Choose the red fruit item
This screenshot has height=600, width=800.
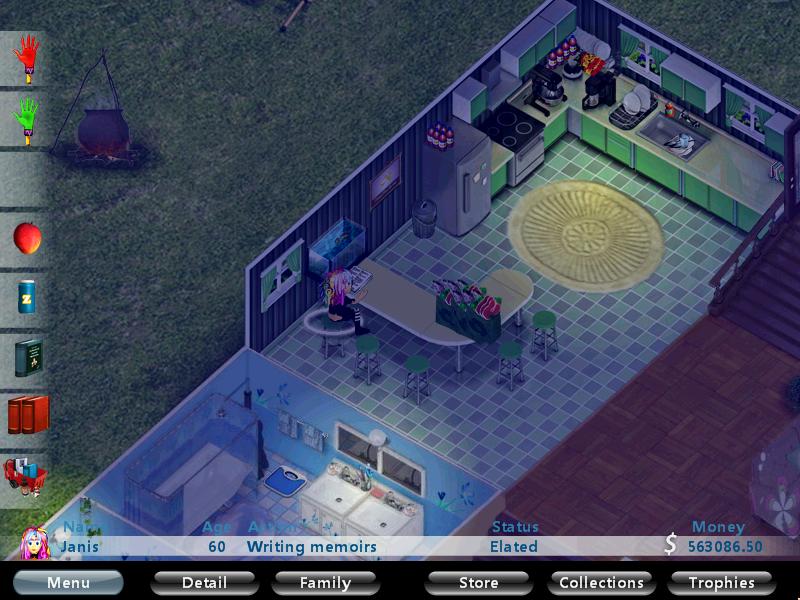(28, 238)
